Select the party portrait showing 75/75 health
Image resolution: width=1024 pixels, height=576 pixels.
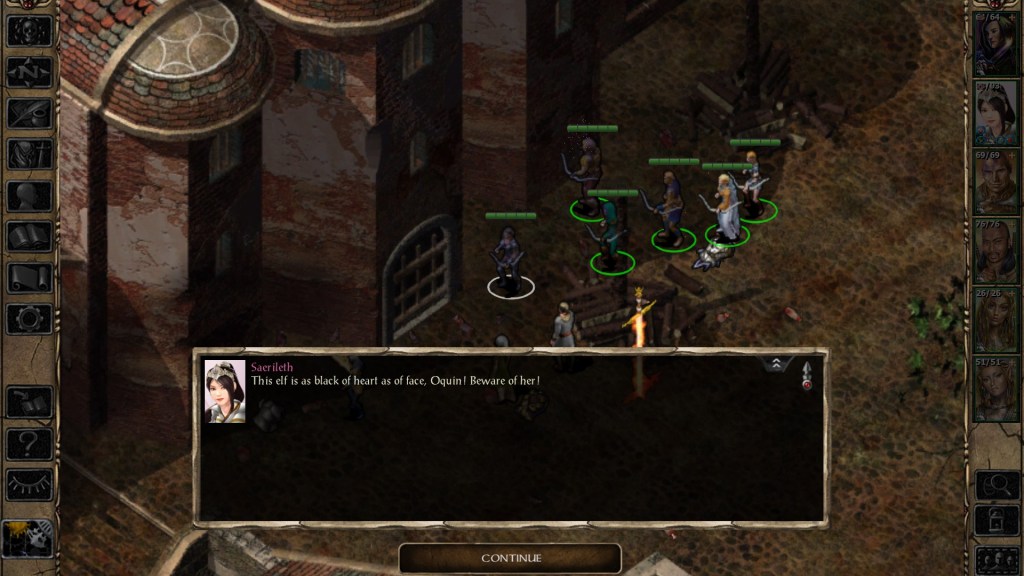tap(995, 251)
